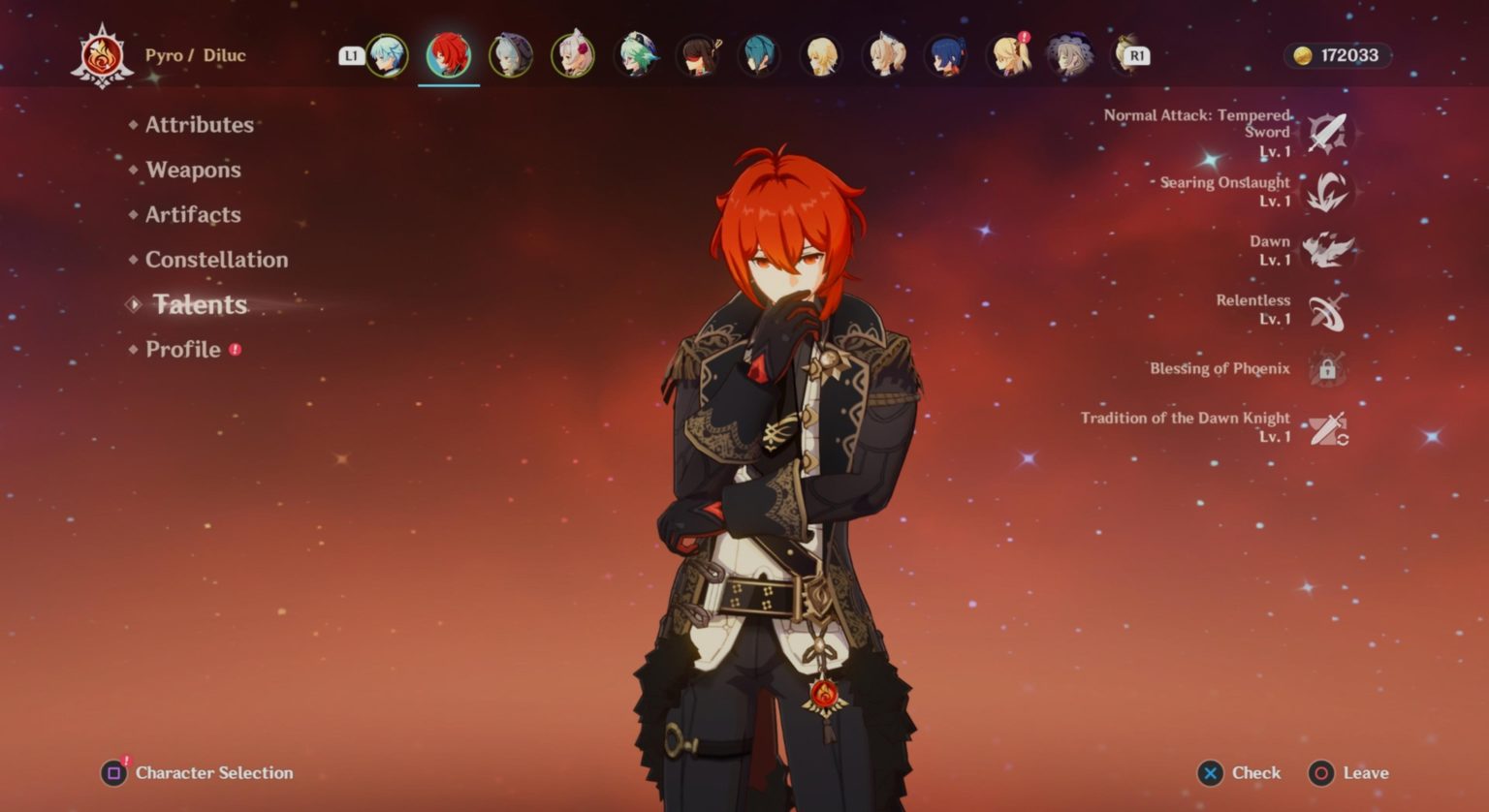Open the Profile entry with alert badge

[x=183, y=349]
